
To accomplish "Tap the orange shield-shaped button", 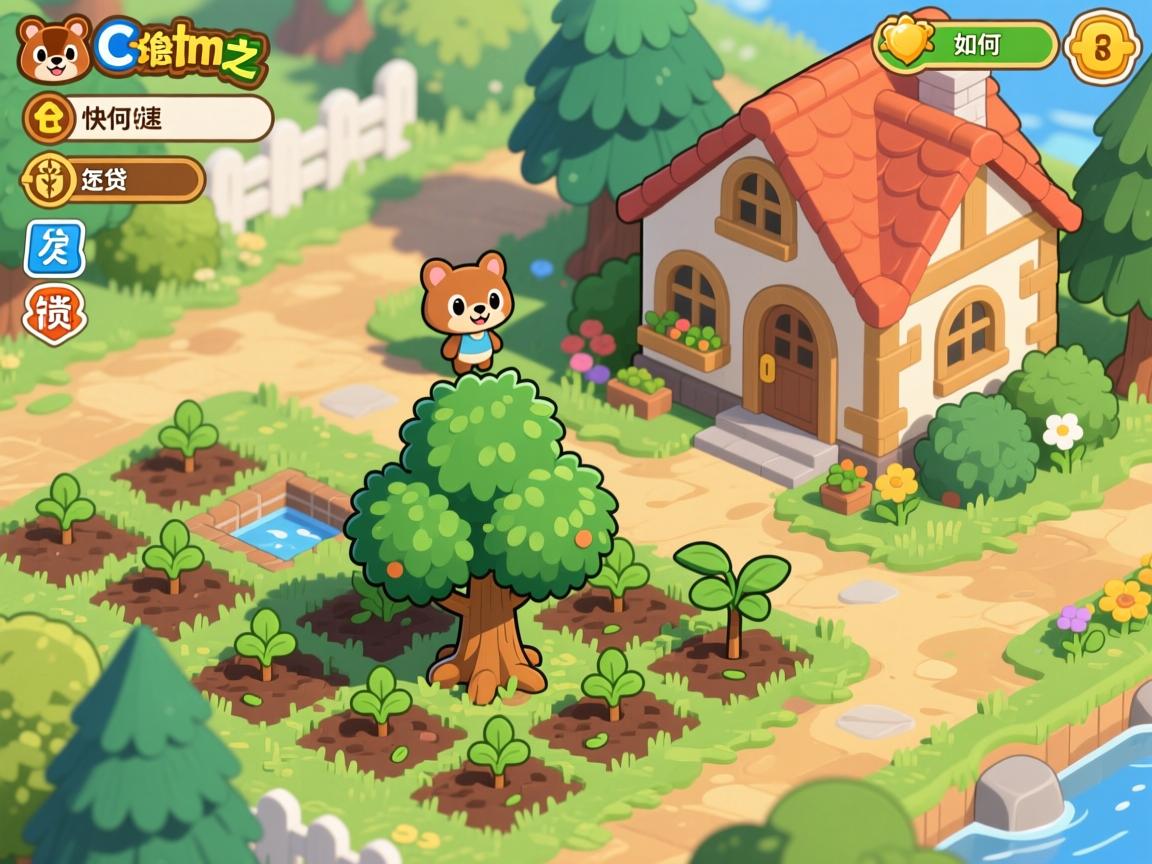I will [54, 314].
